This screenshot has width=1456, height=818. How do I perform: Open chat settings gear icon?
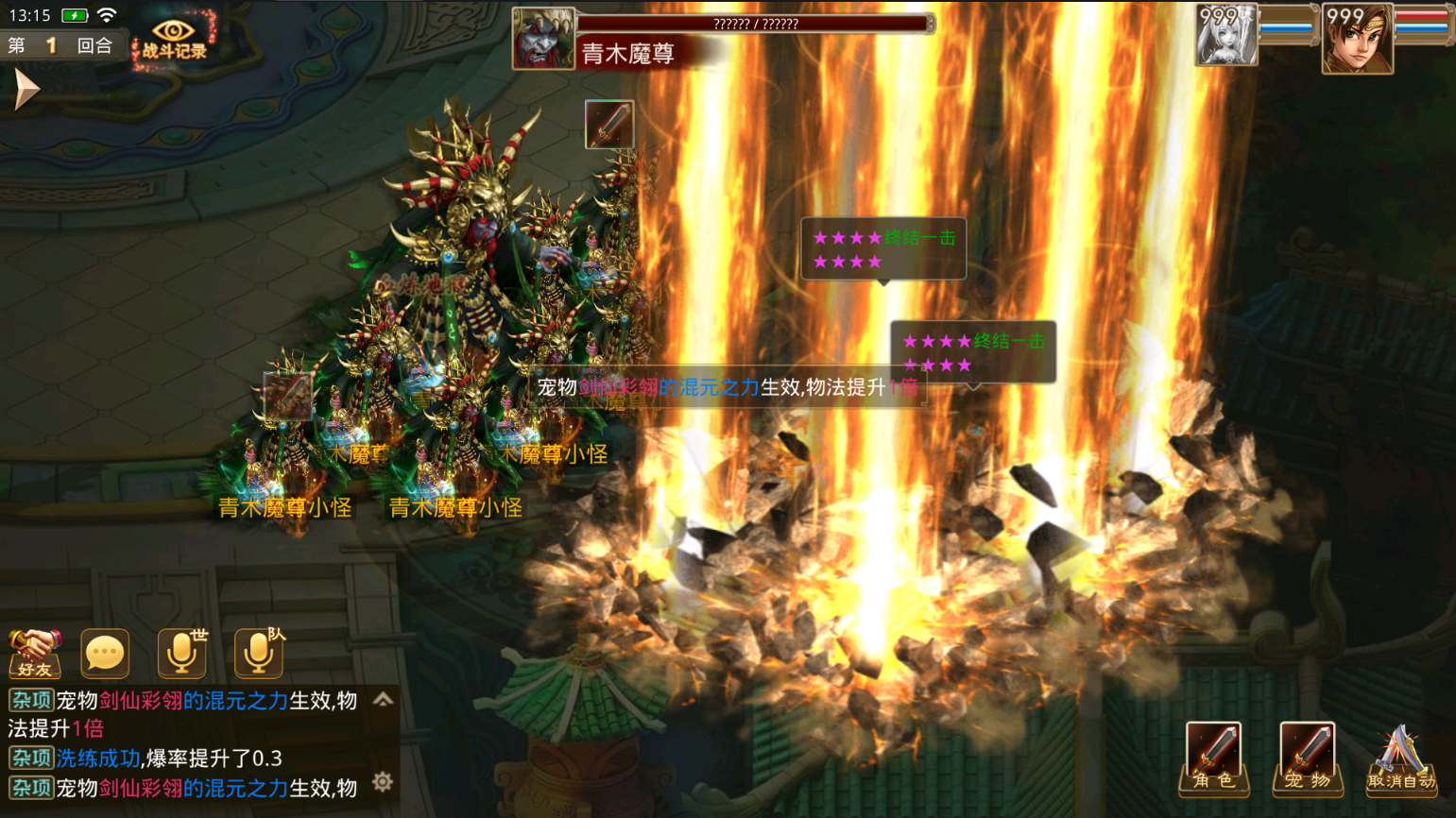[383, 781]
